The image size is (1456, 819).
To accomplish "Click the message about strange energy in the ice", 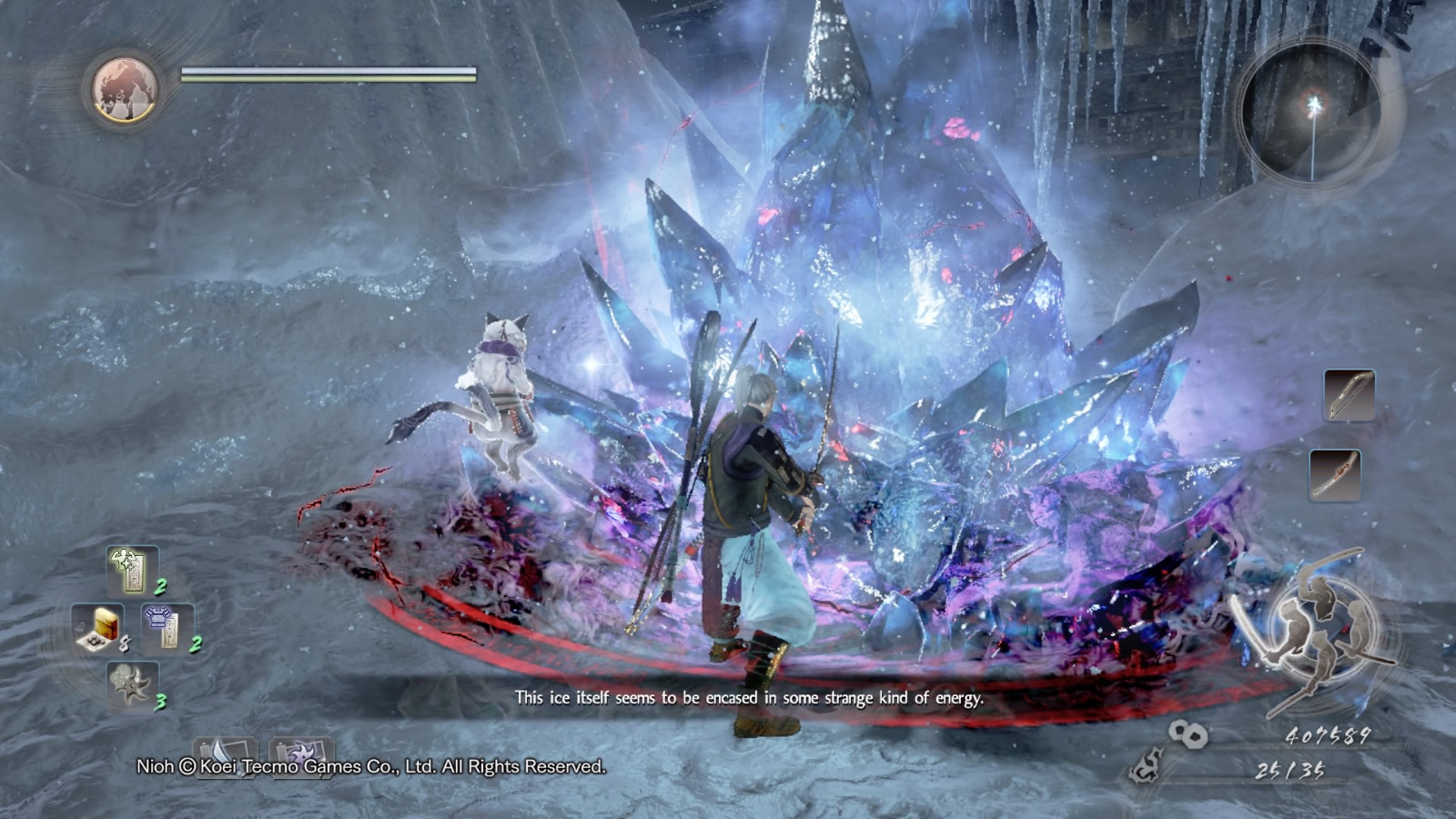I will coord(737,698).
